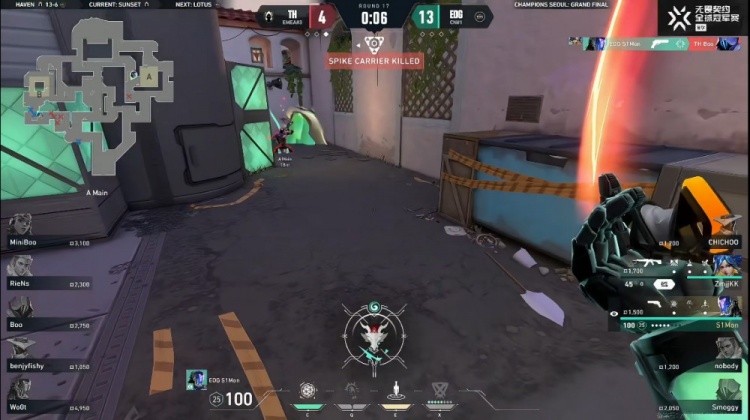Trigger the X ultimate ability icon
This screenshot has height=420, width=750.
(x=440, y=390)
